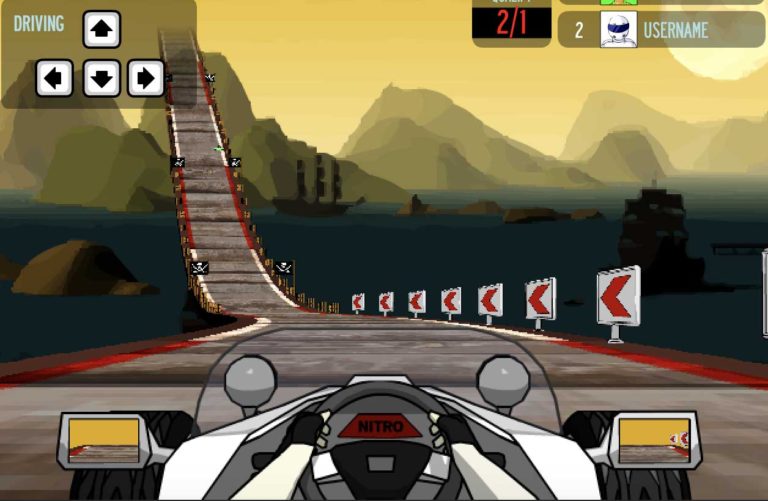768x501 pixels.
Task: Hit the right arrow driving button
Action: [146, 78]
